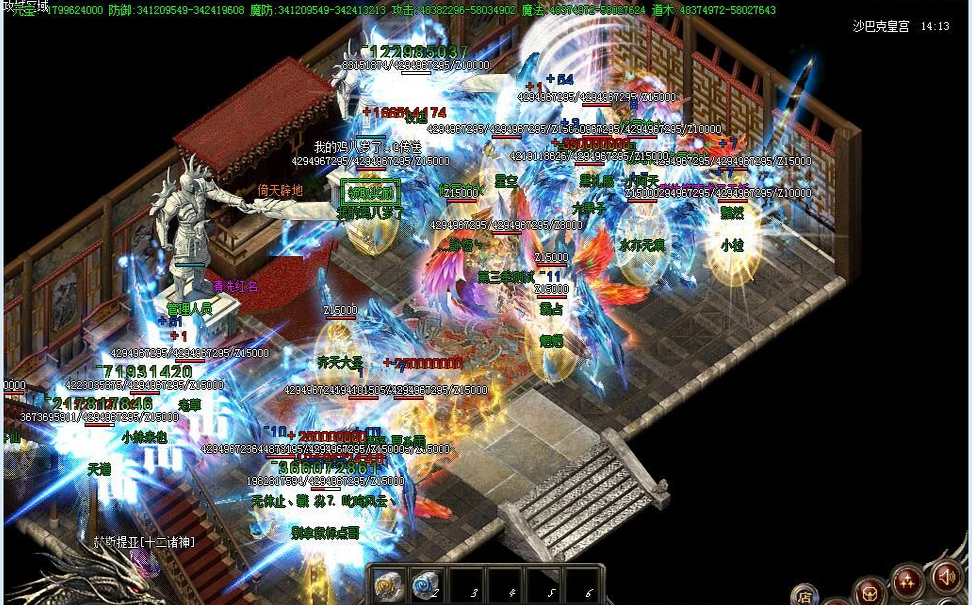This screenshot has height=605, width=972.
Task: Activate the golden swirl skill in hotbar
Action: (389, 585)
